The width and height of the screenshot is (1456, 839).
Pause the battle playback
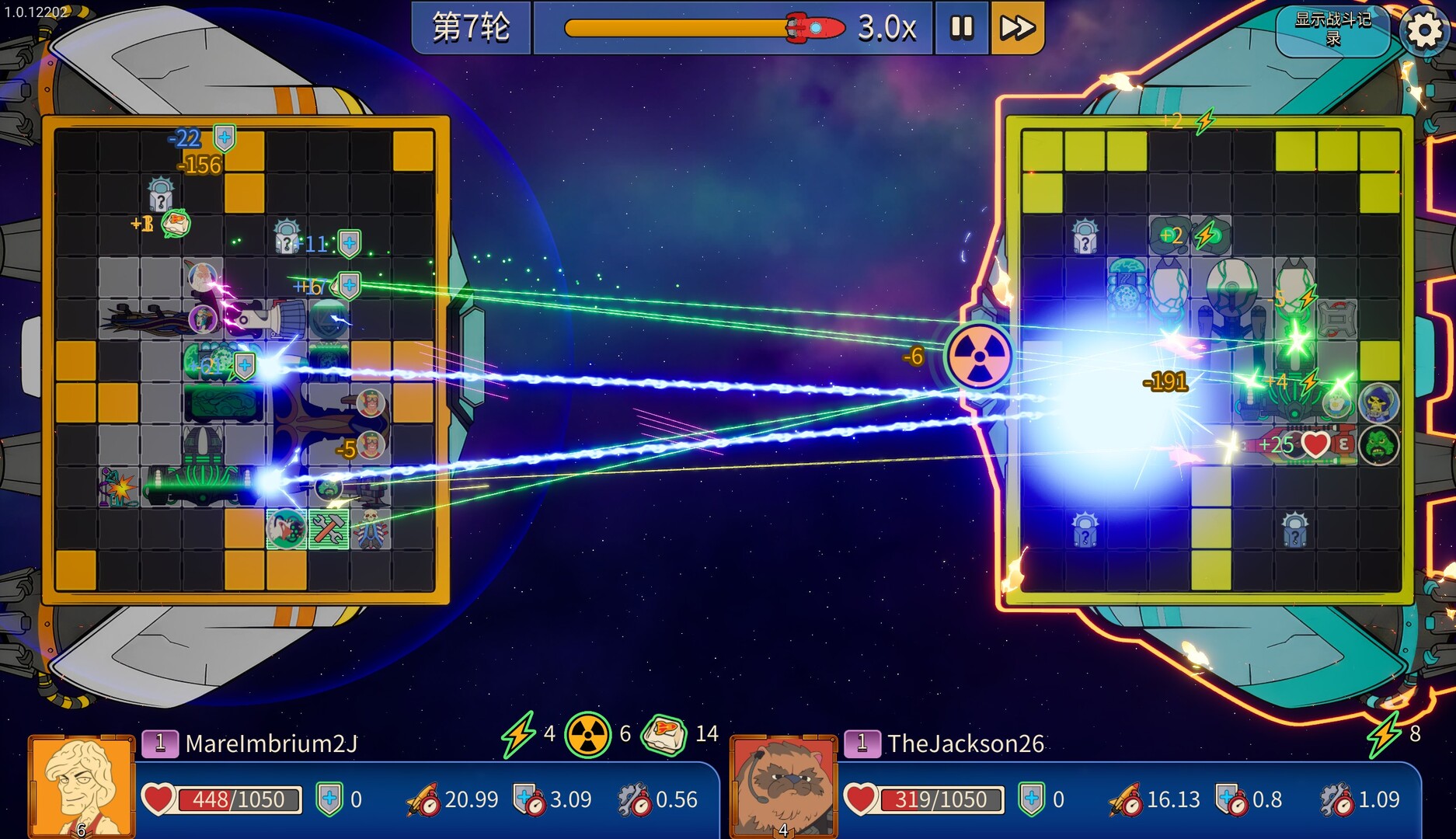click(962, 28)
